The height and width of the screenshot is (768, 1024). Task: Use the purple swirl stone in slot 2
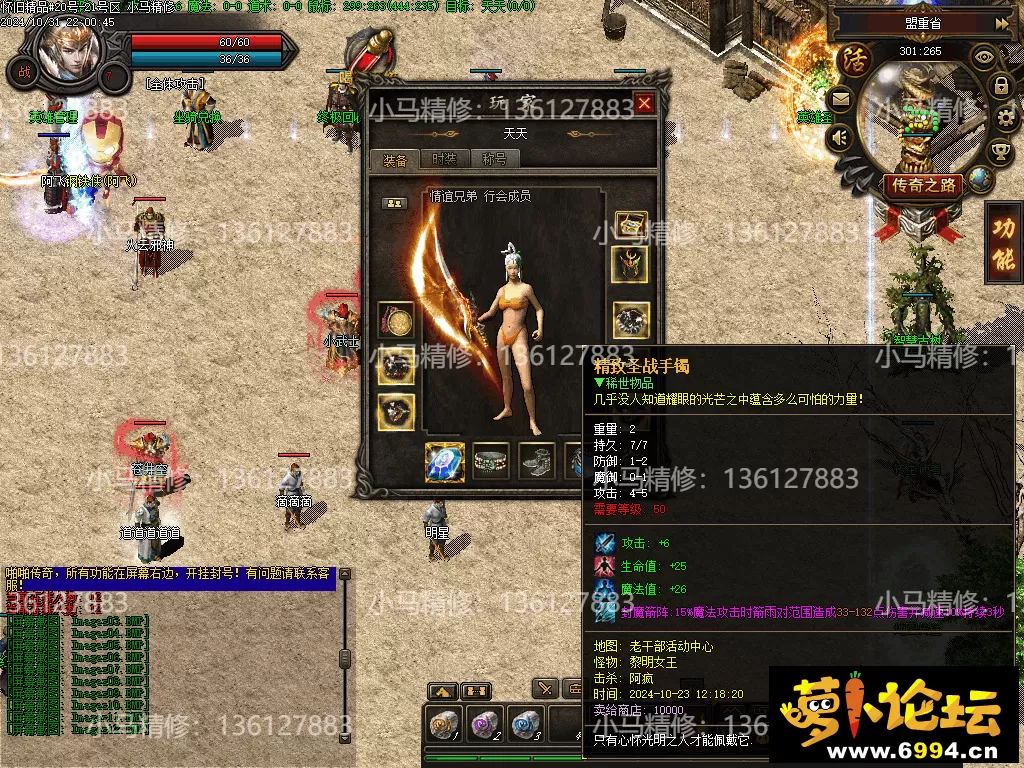tap(485, 724)
